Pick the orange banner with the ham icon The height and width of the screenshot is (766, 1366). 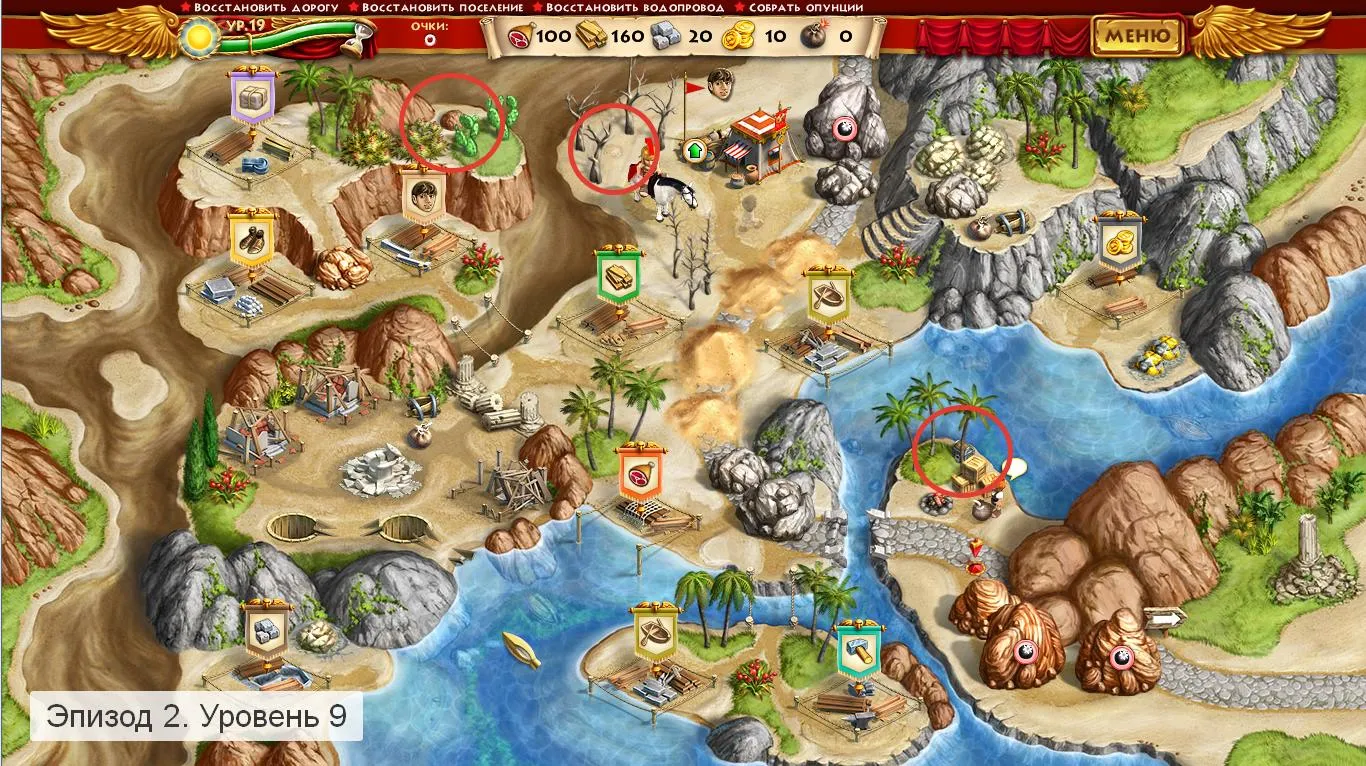(638, 470)
